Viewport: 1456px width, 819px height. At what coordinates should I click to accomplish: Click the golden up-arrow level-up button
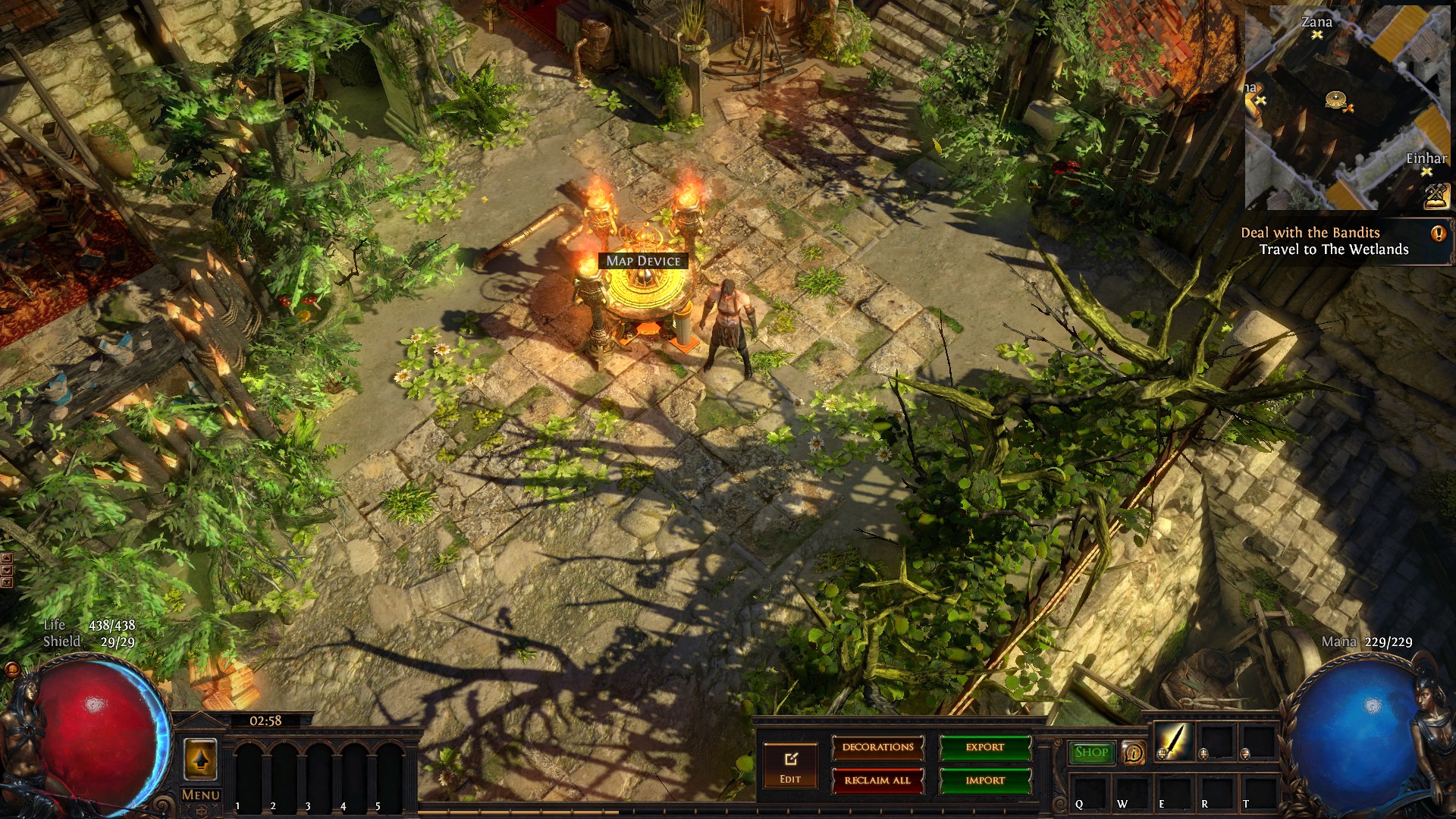click(200, 759)
